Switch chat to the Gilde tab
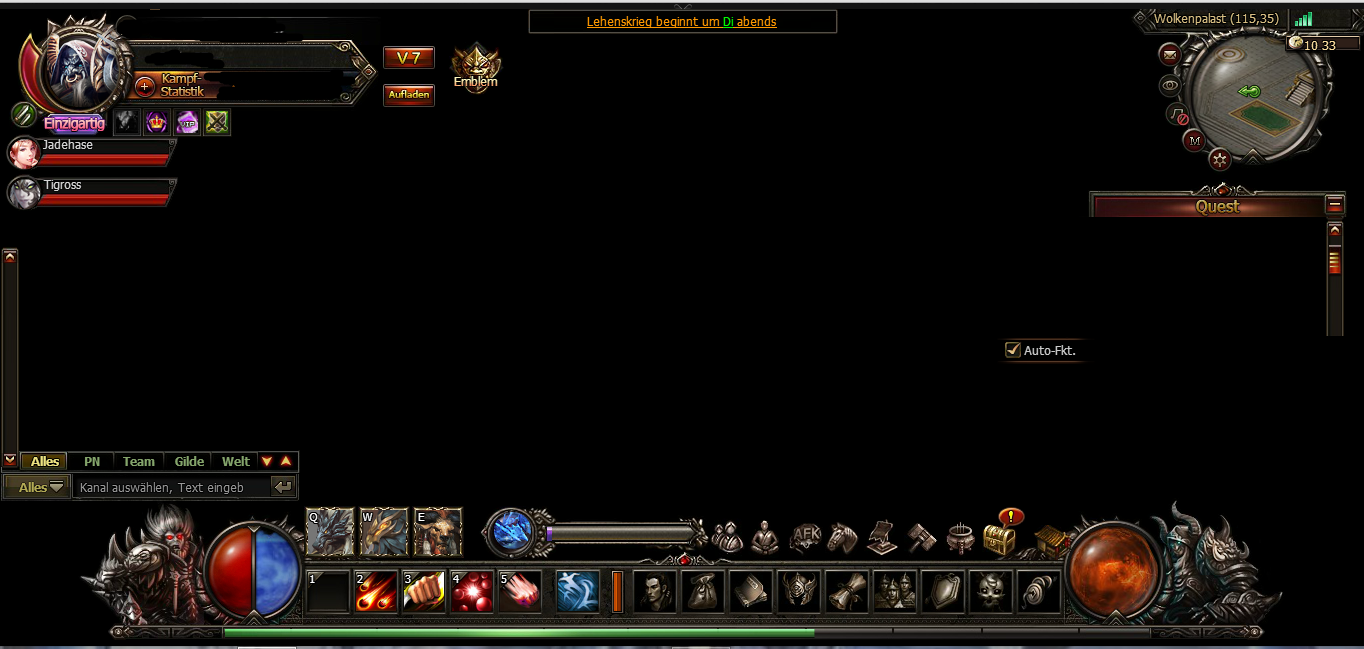Image resolution: width=1364 pixels, height=649 pixels. pos(189,461)
